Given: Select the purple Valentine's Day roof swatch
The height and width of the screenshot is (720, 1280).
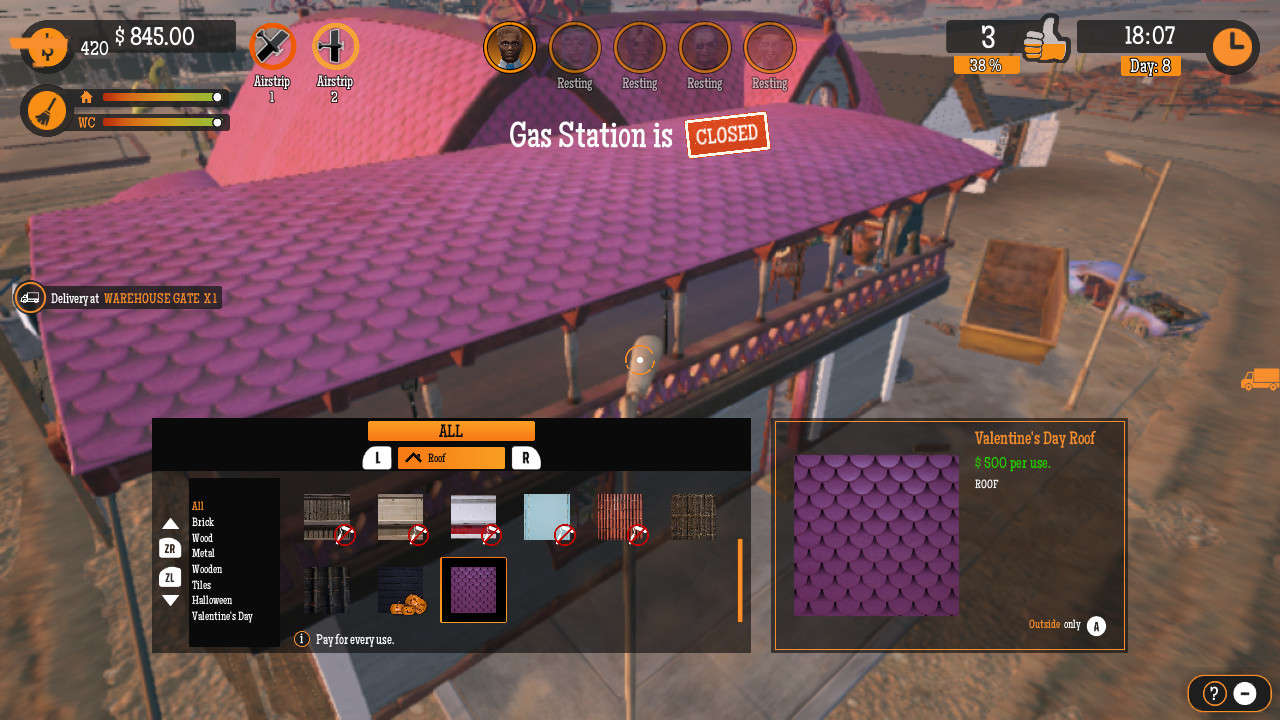Looking at the screenshot, I should click(473, 590).
